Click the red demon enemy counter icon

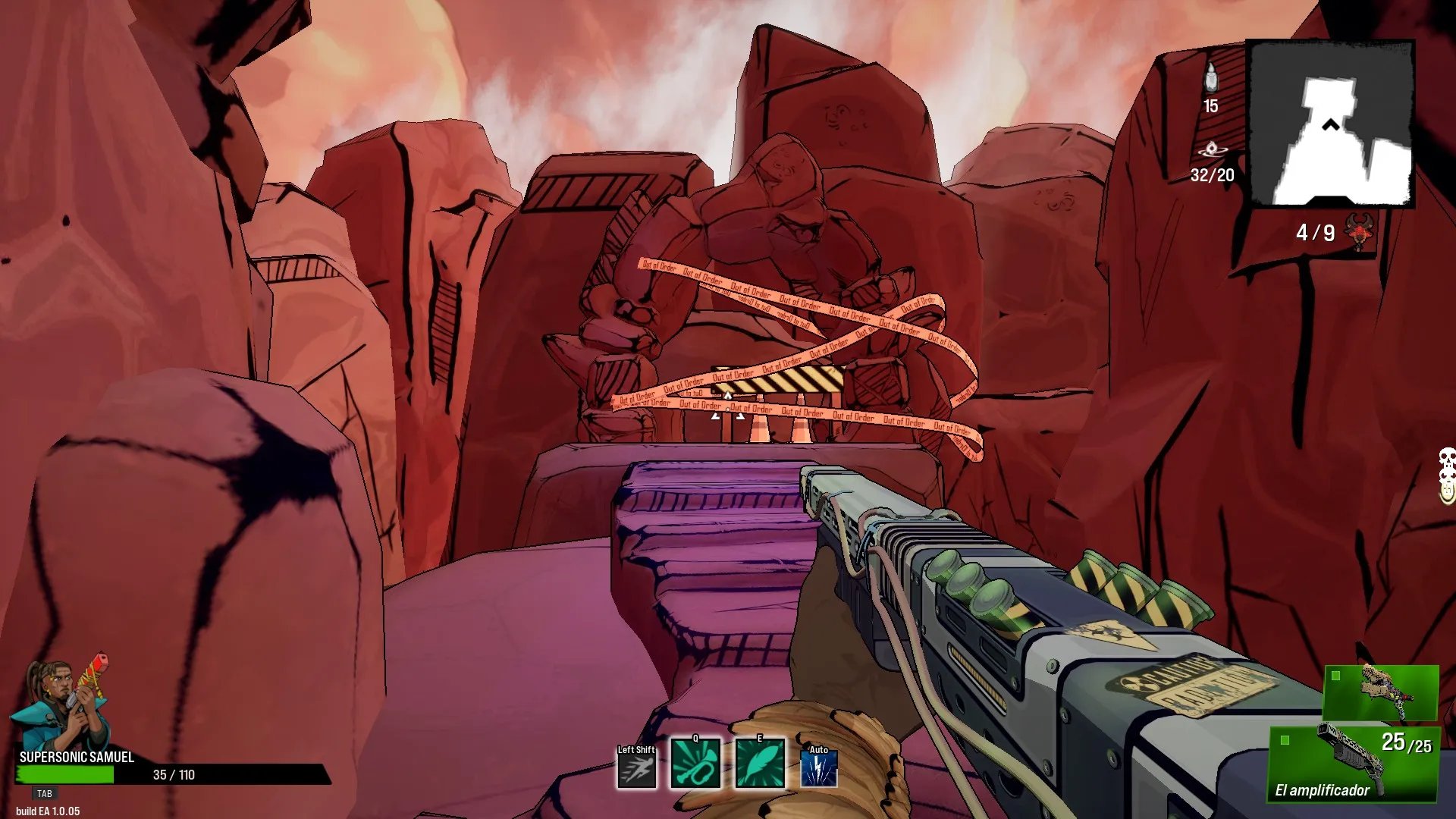click(1360, 231)
